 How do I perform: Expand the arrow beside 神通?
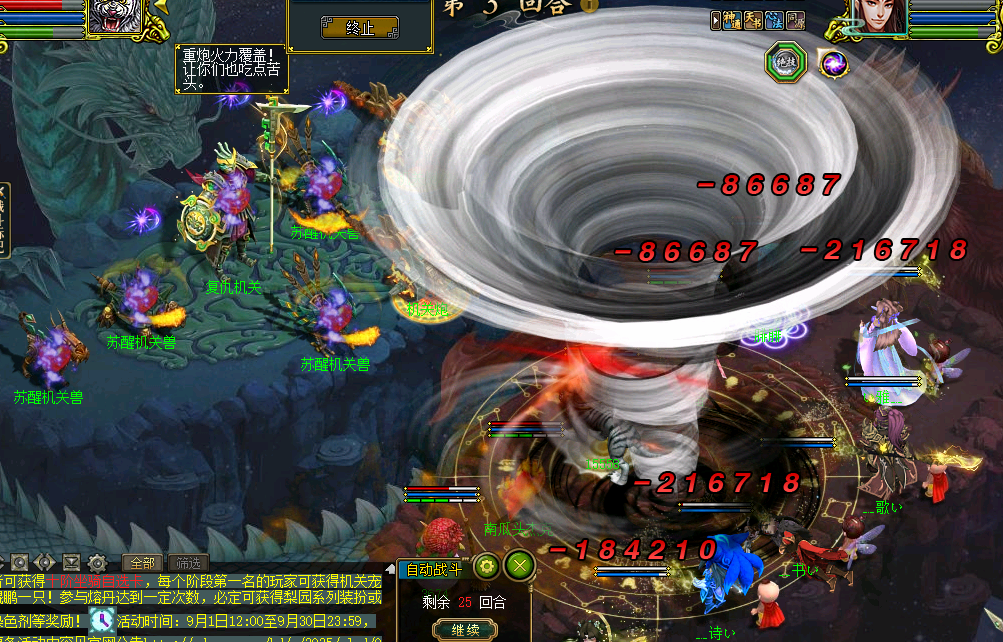[x=716, y=20]
